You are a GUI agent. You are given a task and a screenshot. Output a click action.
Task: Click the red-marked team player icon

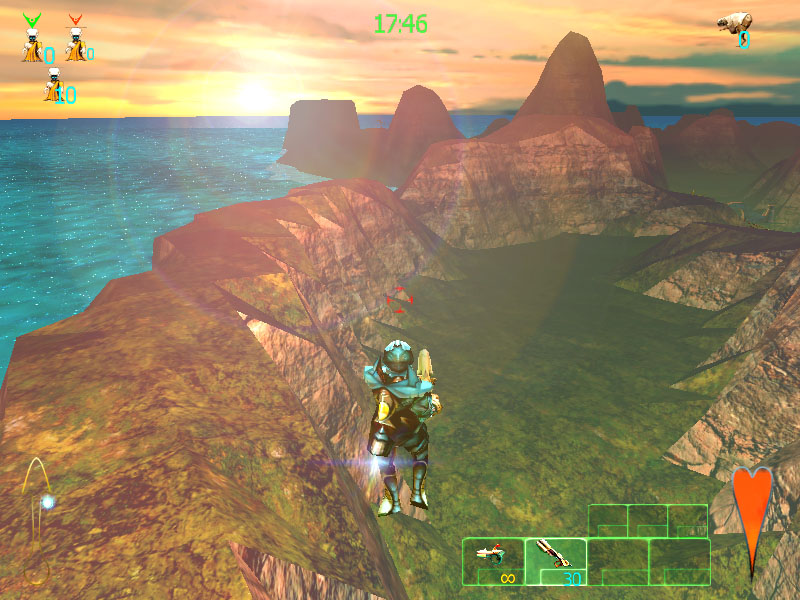[75, 41]
